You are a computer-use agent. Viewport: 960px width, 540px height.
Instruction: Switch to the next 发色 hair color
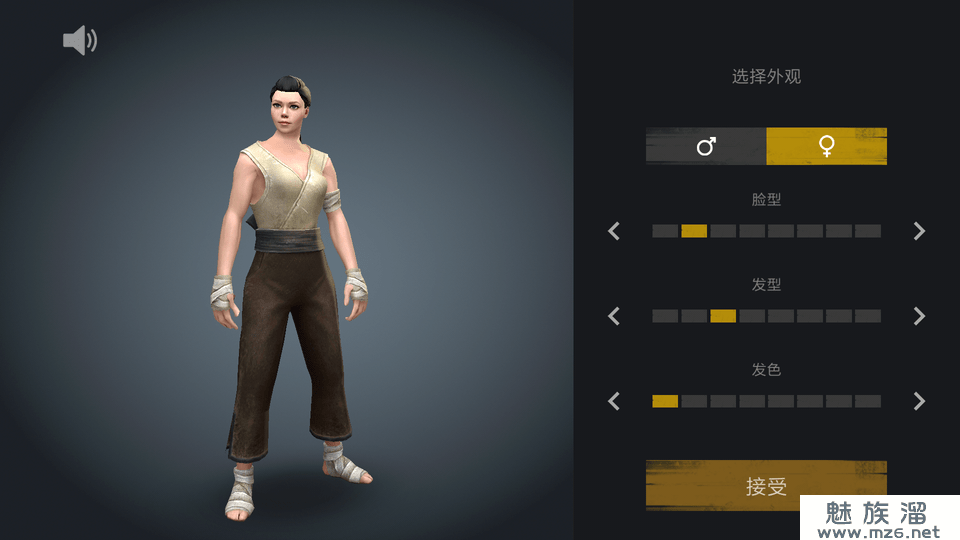(919, 401)
